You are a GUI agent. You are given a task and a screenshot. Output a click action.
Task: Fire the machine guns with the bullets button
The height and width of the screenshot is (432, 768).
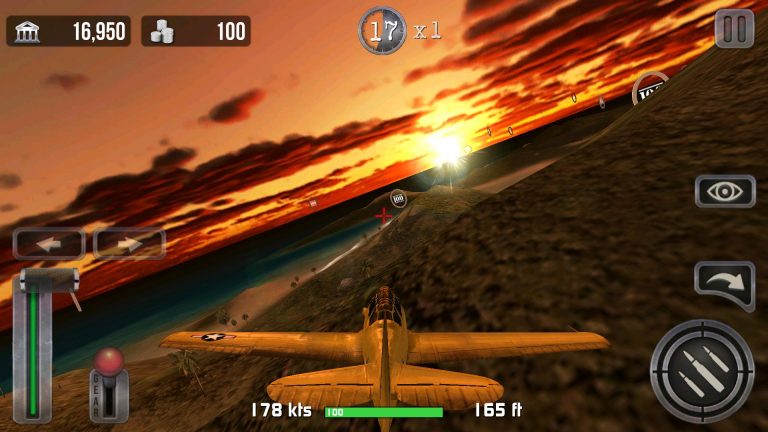701,370
